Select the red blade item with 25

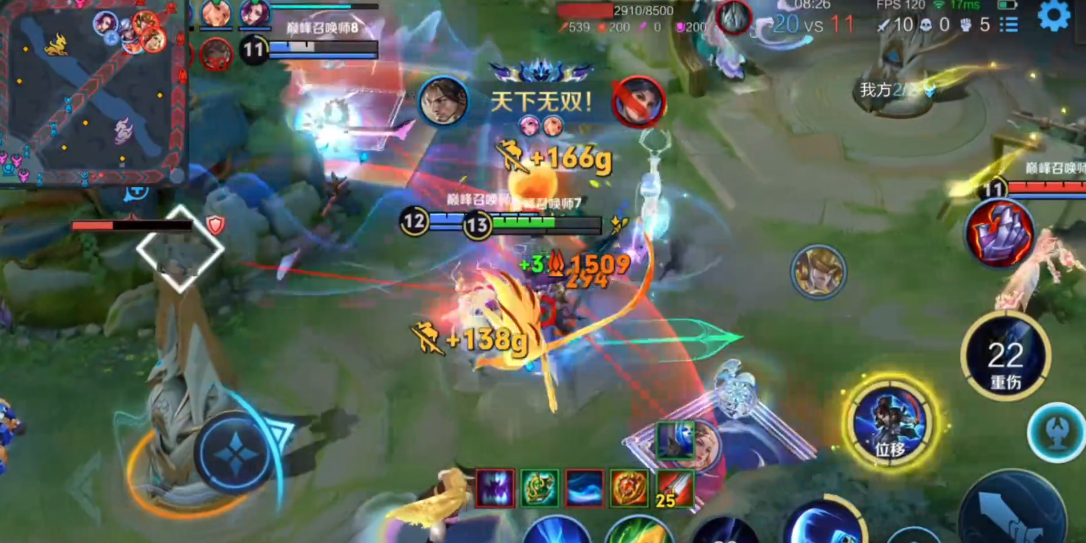pos(674,488)
